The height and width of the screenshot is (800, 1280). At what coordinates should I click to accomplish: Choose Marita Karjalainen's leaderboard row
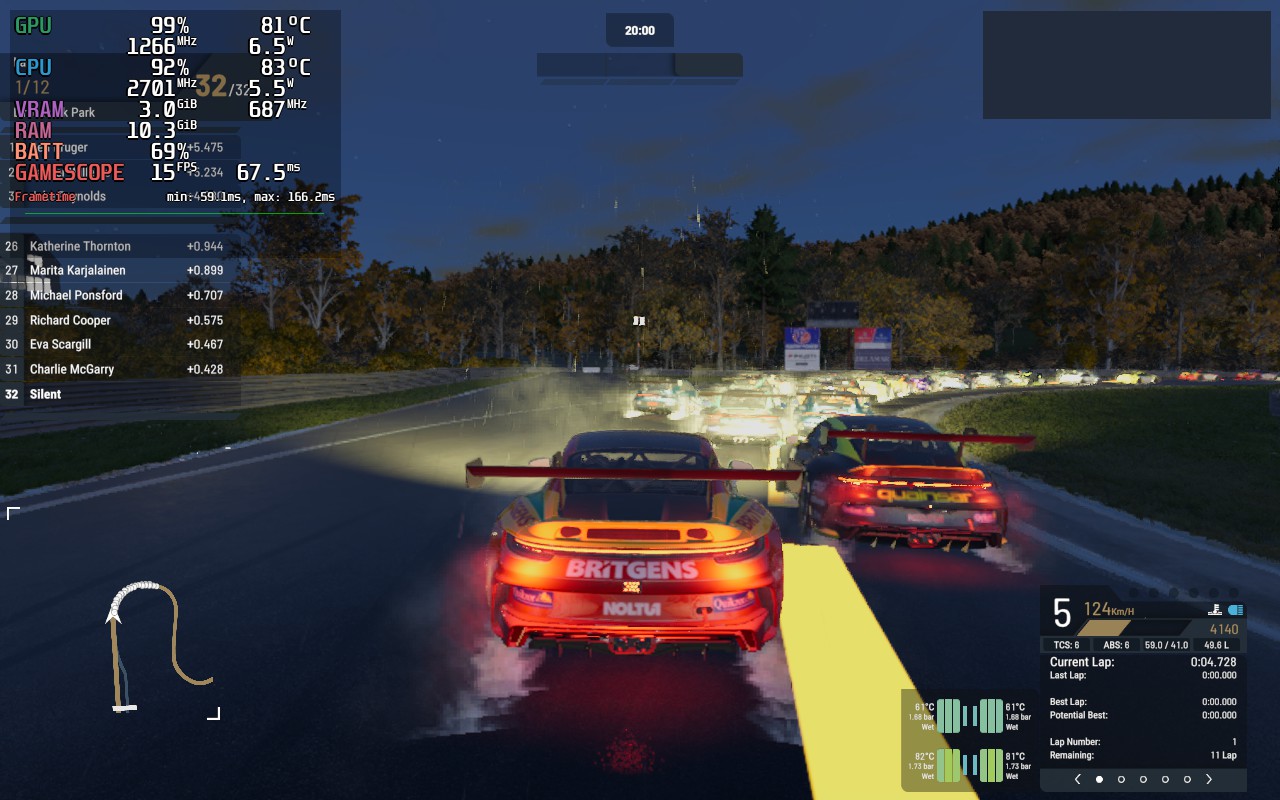click(x=77, y=271)
